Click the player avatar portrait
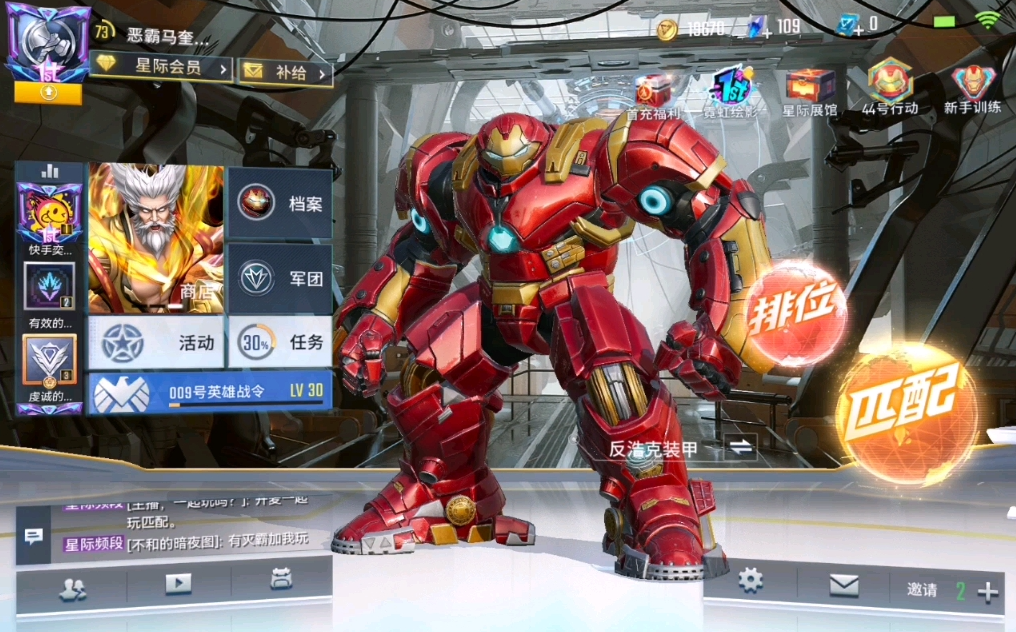 click(48, 45)
